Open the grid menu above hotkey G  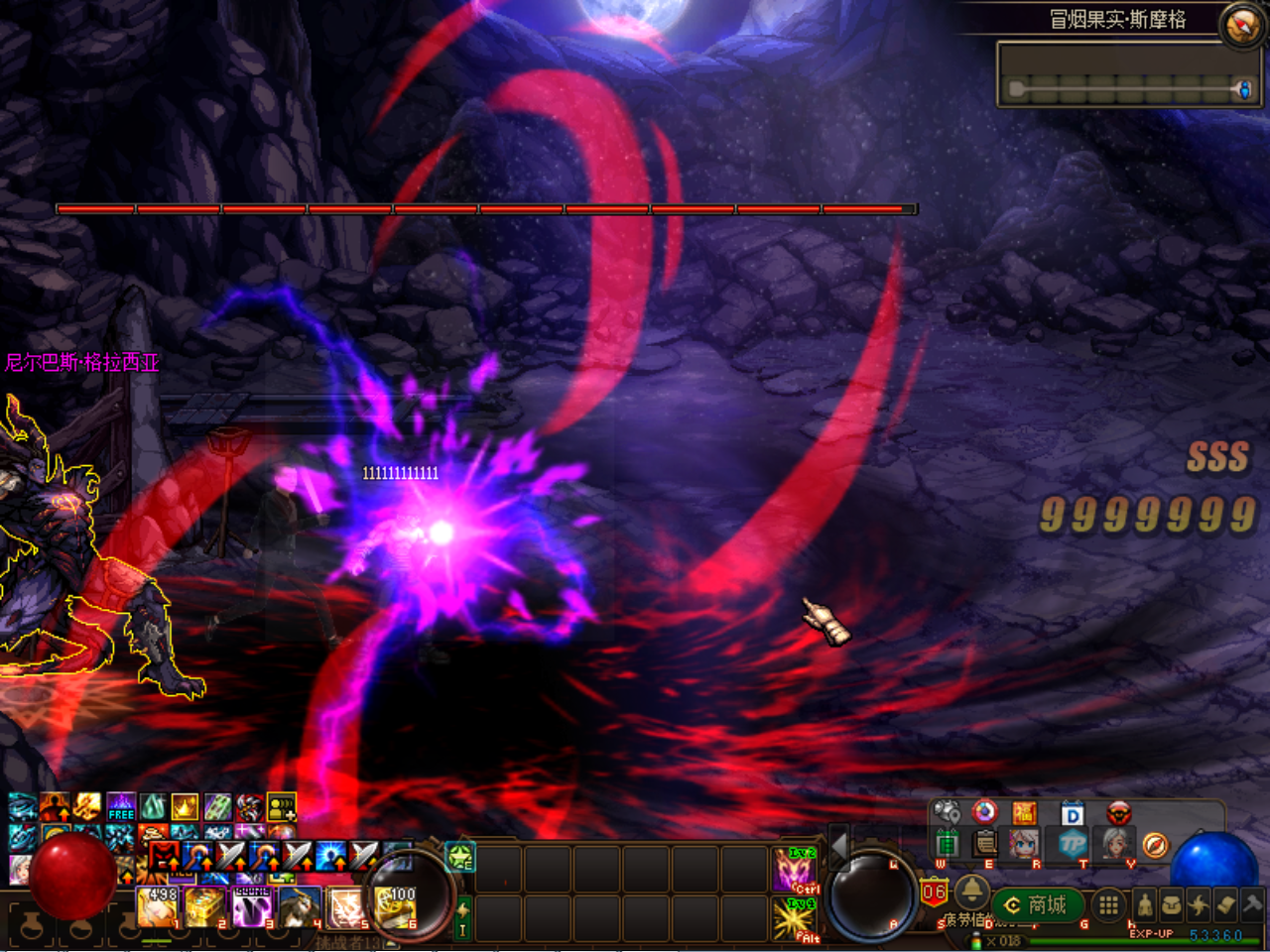1107,904
